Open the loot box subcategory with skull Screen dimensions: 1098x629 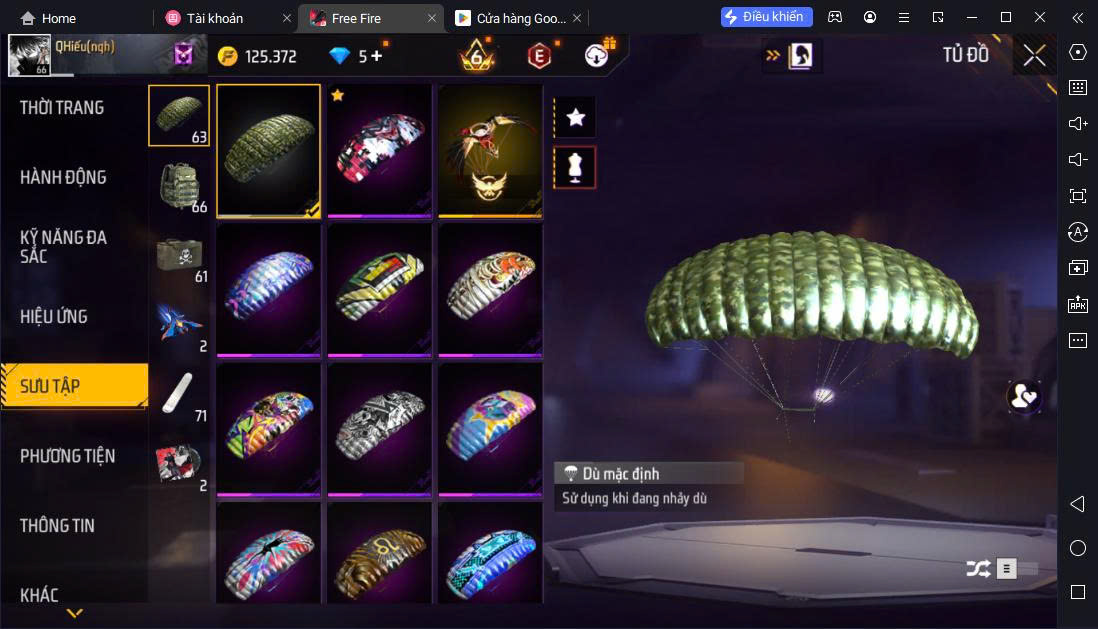coord(180,255)
